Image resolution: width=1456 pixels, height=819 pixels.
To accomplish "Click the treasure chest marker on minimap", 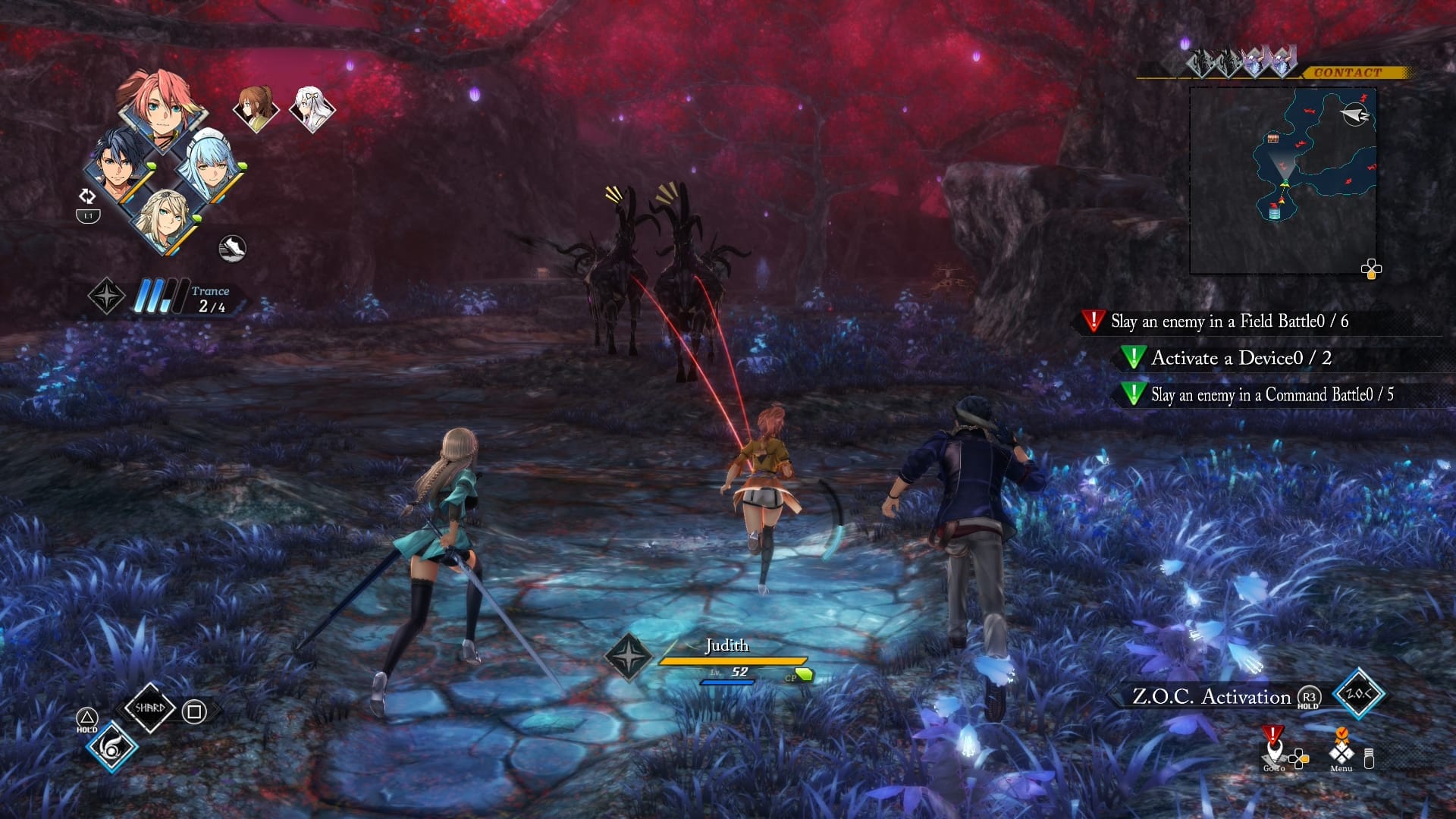I will click(x=1273, y=137).
